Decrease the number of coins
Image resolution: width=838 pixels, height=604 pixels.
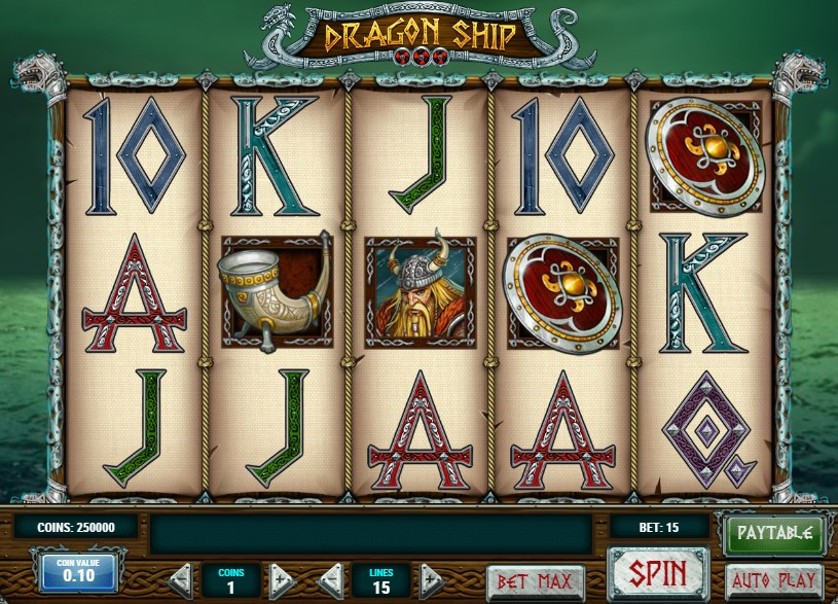(181, 580)
